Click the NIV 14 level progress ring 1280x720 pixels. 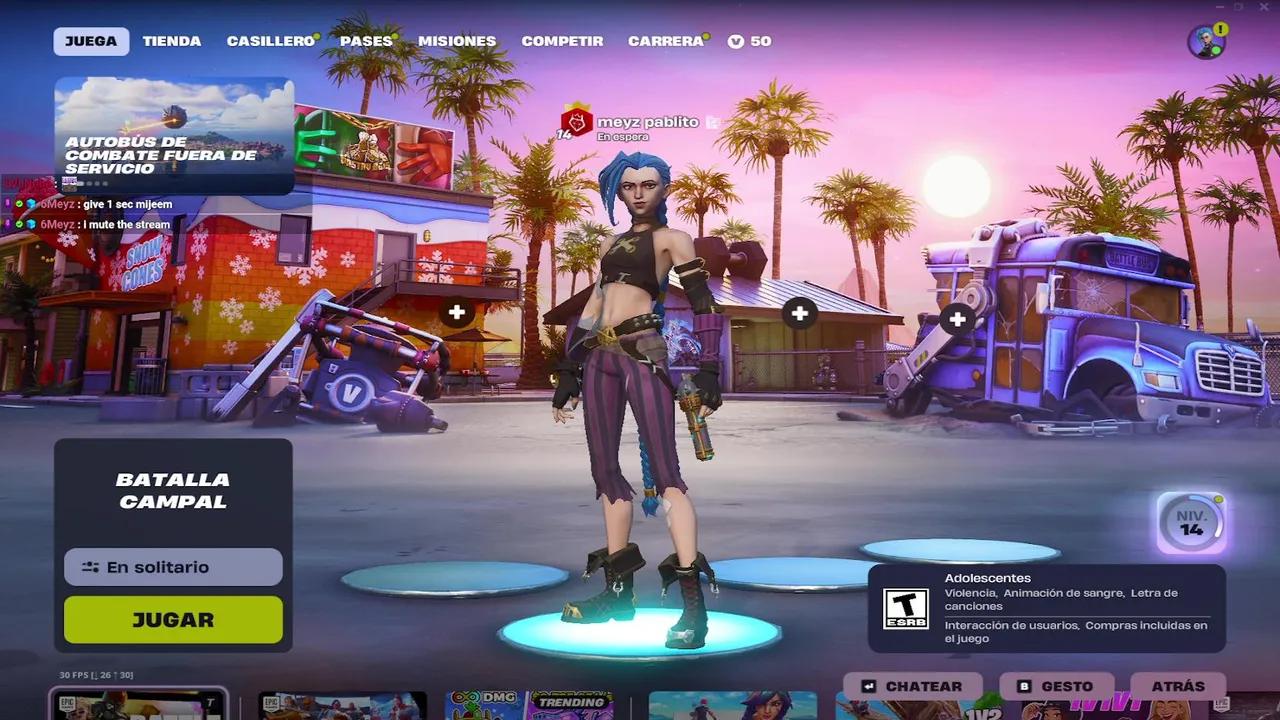pos(1191,519)
